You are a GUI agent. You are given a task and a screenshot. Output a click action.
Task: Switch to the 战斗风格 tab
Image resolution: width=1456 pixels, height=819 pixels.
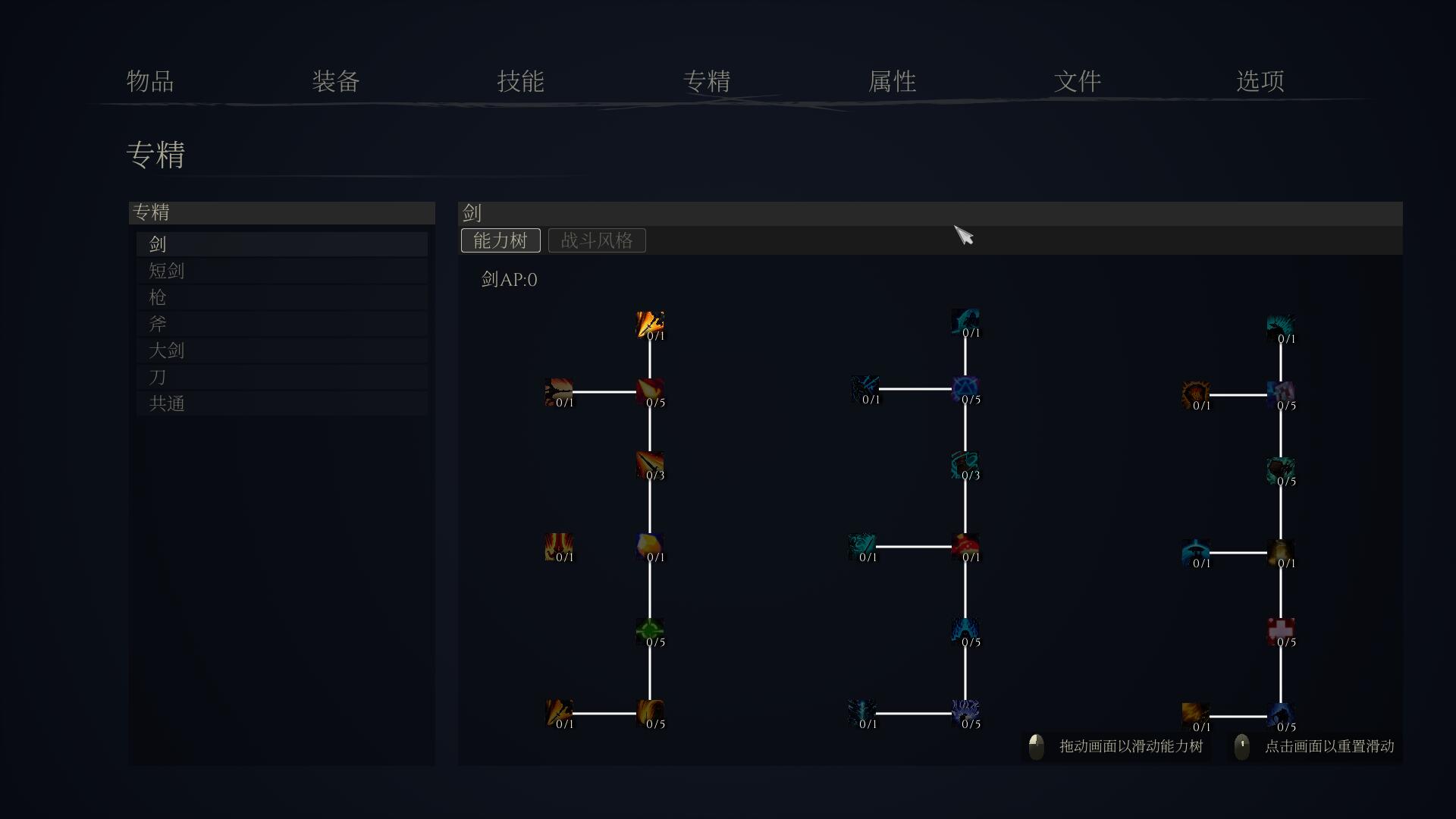click(596, 240)
